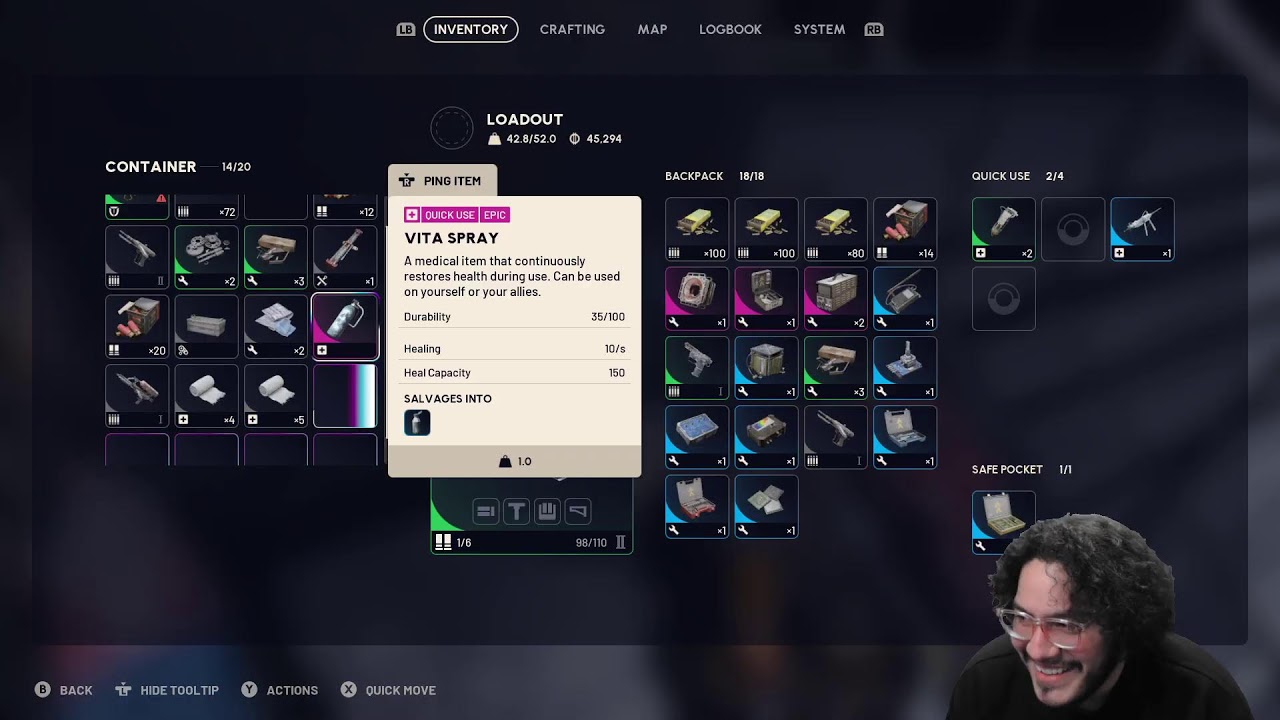Open the System tab
1280x720 pixels.
(x=819, y=29)
